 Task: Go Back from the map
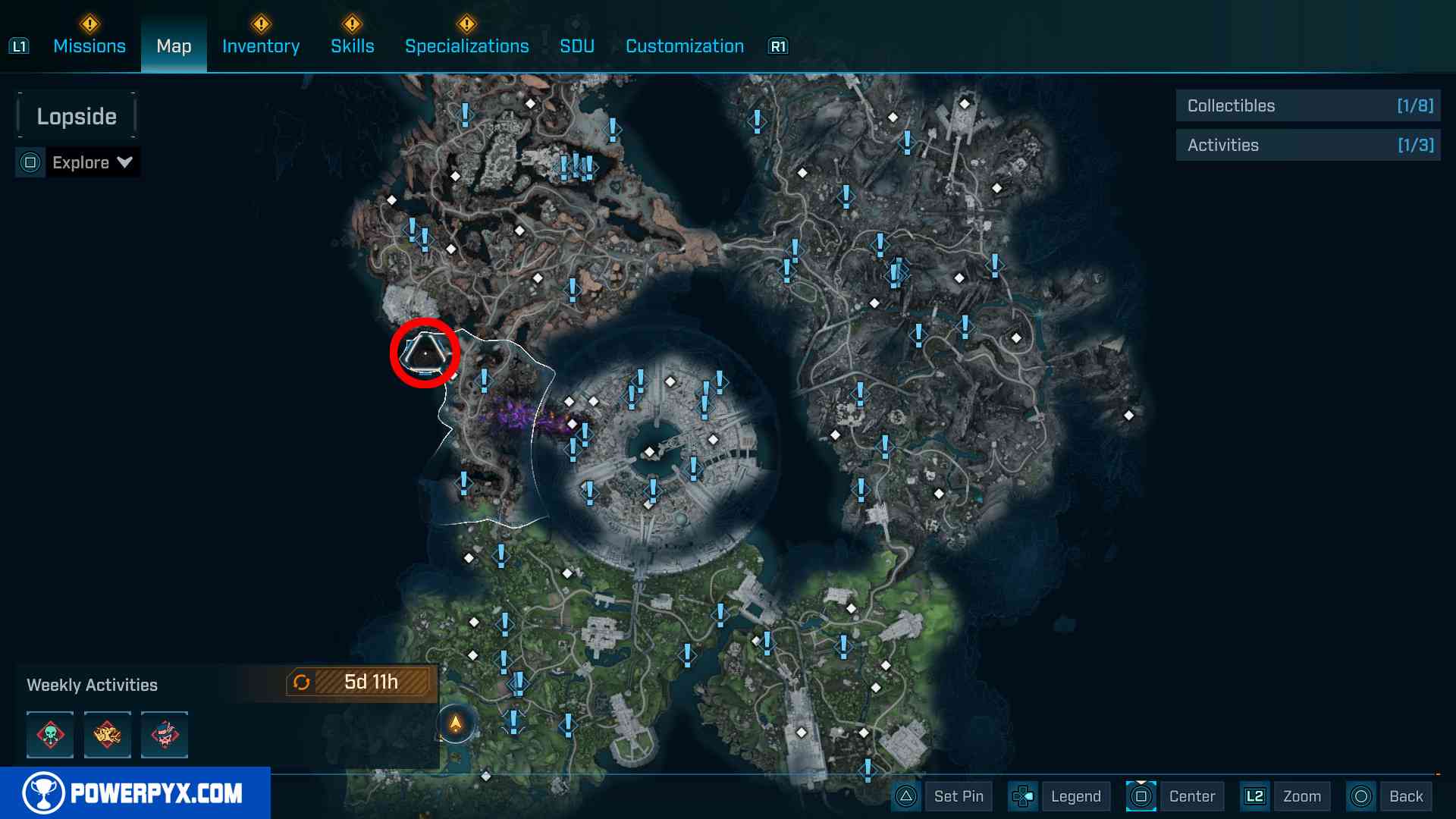point(1390,796)
